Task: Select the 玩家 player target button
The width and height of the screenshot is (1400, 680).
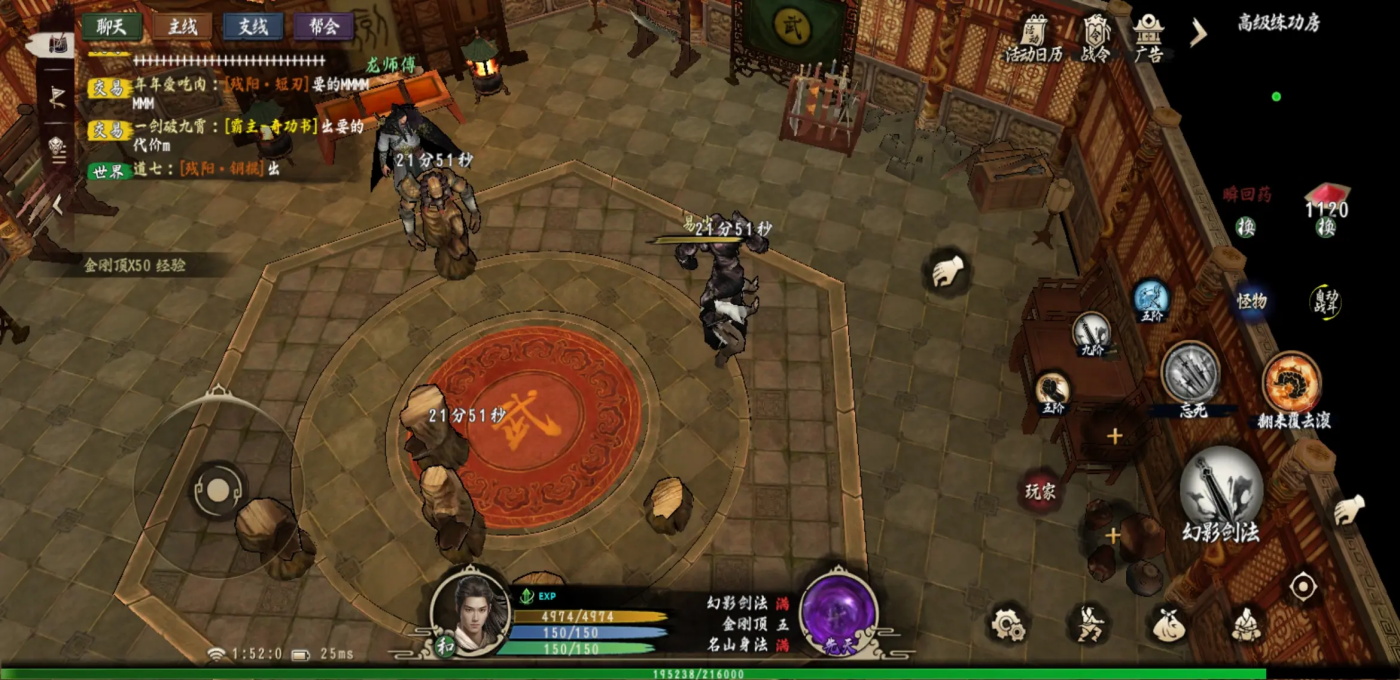Action: click(x=1040, y=491)
